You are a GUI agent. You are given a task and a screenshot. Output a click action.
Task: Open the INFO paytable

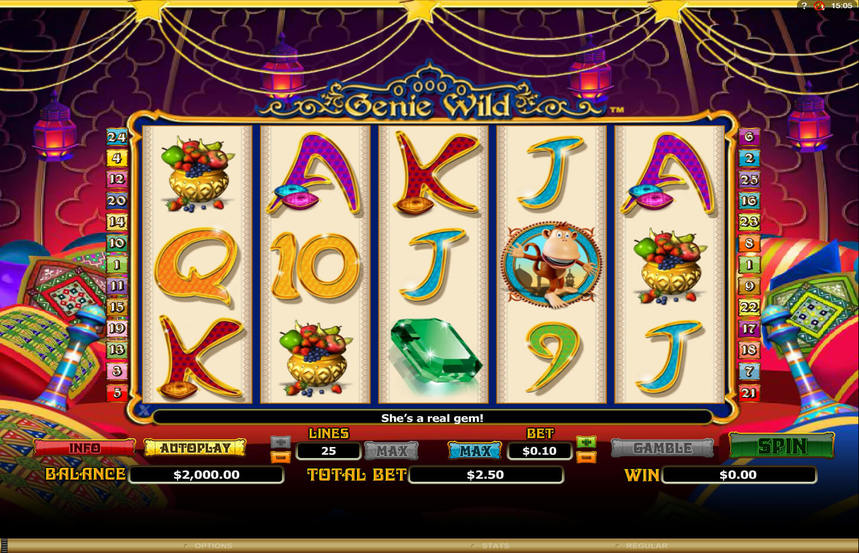pyautogui.click(x=84, y=448)
